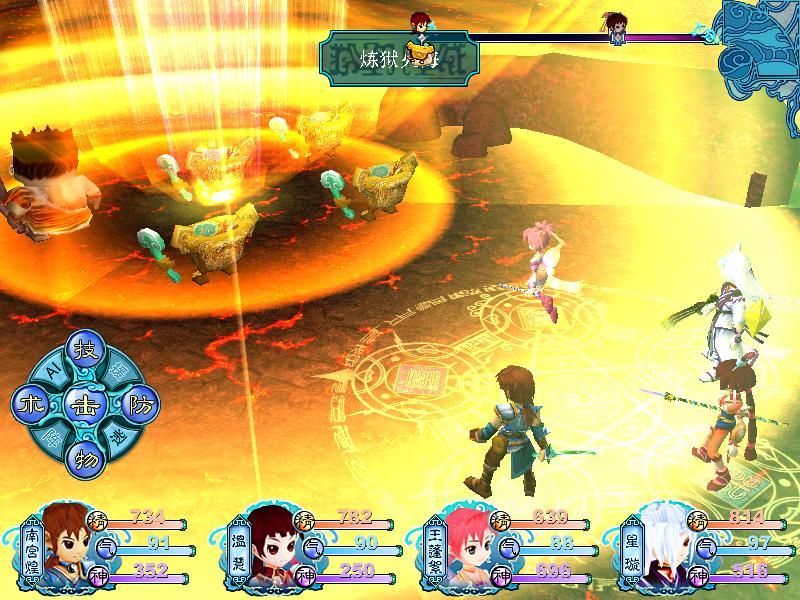The height and width of the screenshot is (600, 800).
Task: Select the central 击 attack command
Action: click(x=84, y=405)
